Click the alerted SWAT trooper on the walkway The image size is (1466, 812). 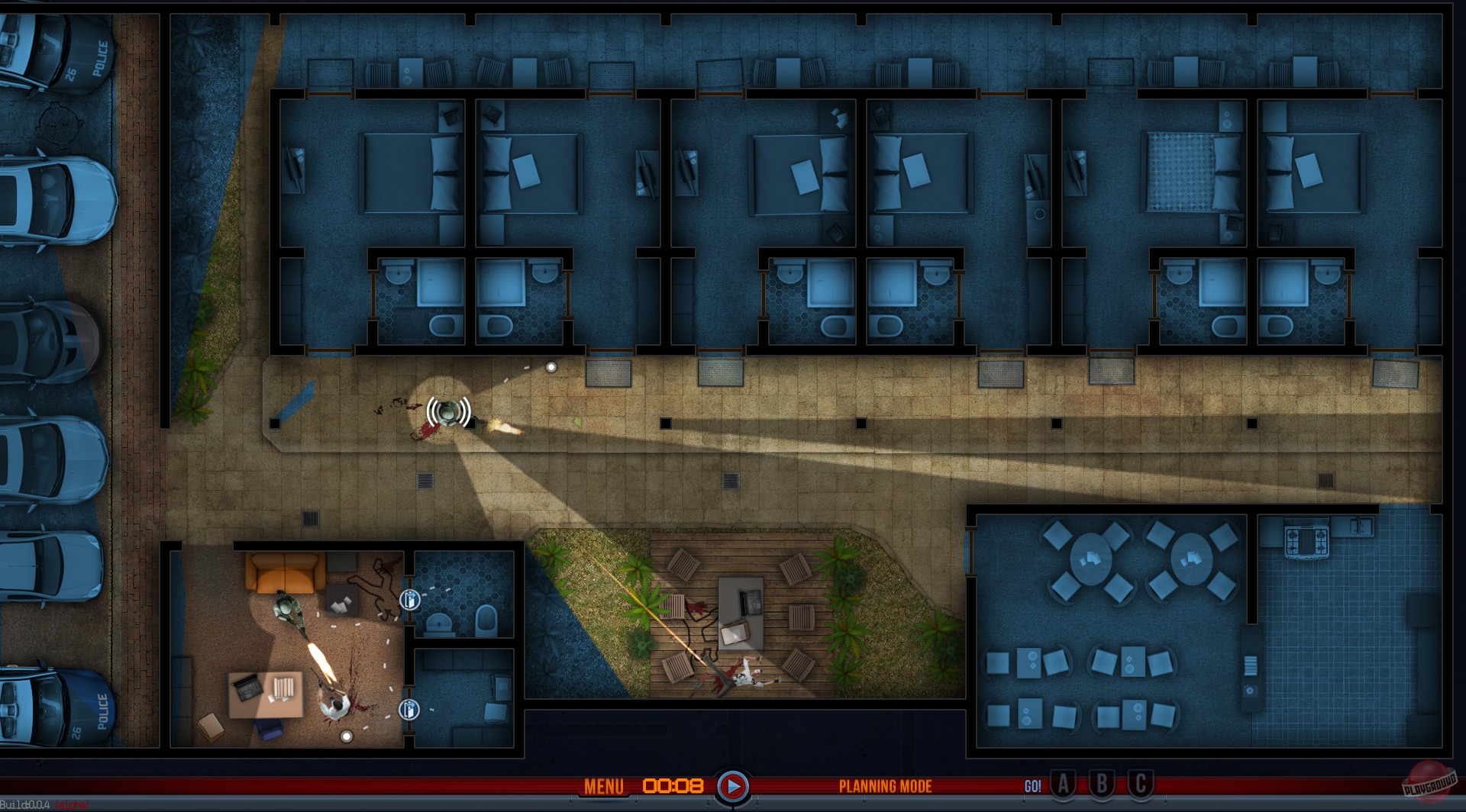coord(448,413)
